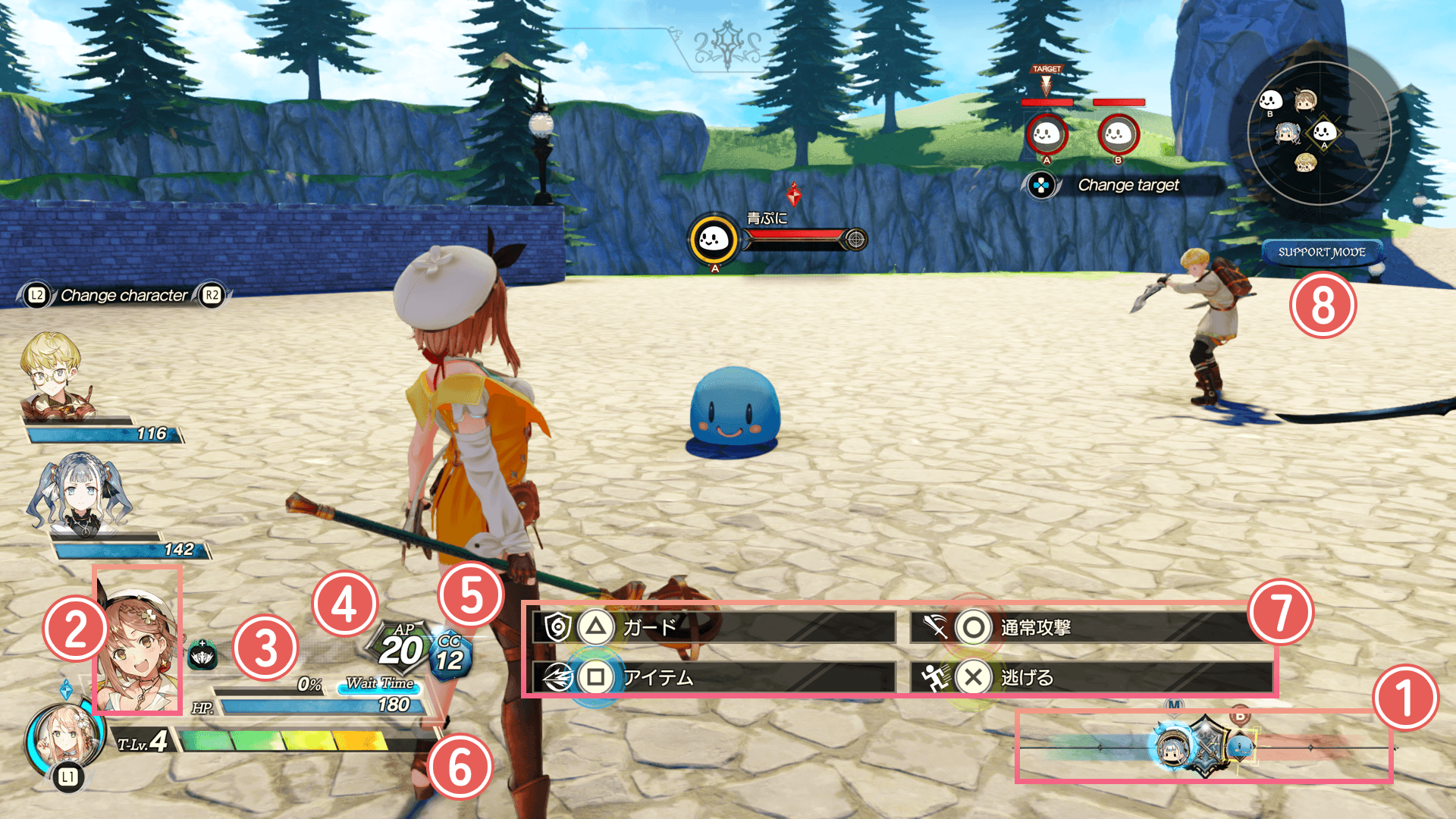Target enemy puni A in target list
1456x819 pixels.
click(x=1046, y=135)
